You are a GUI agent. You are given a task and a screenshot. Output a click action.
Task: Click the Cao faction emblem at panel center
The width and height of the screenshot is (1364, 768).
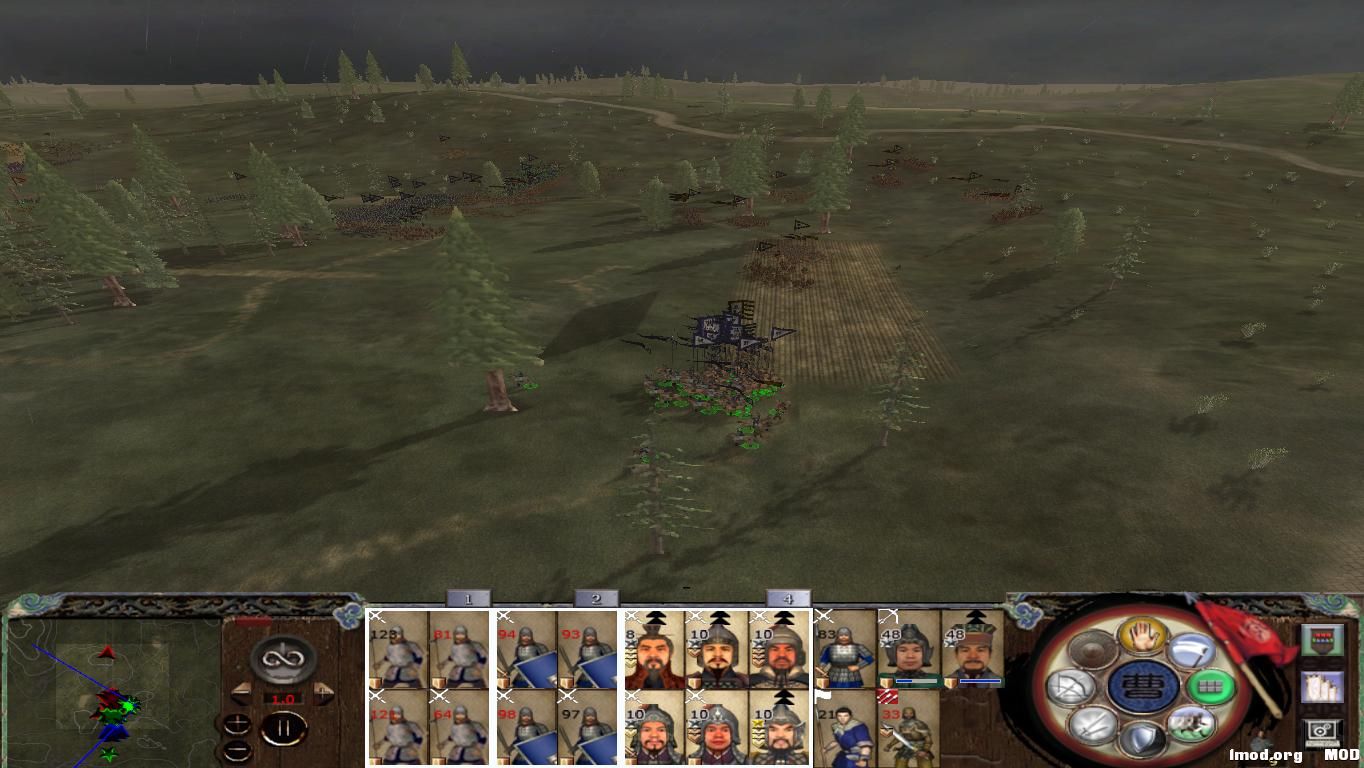pos(1141,687)
